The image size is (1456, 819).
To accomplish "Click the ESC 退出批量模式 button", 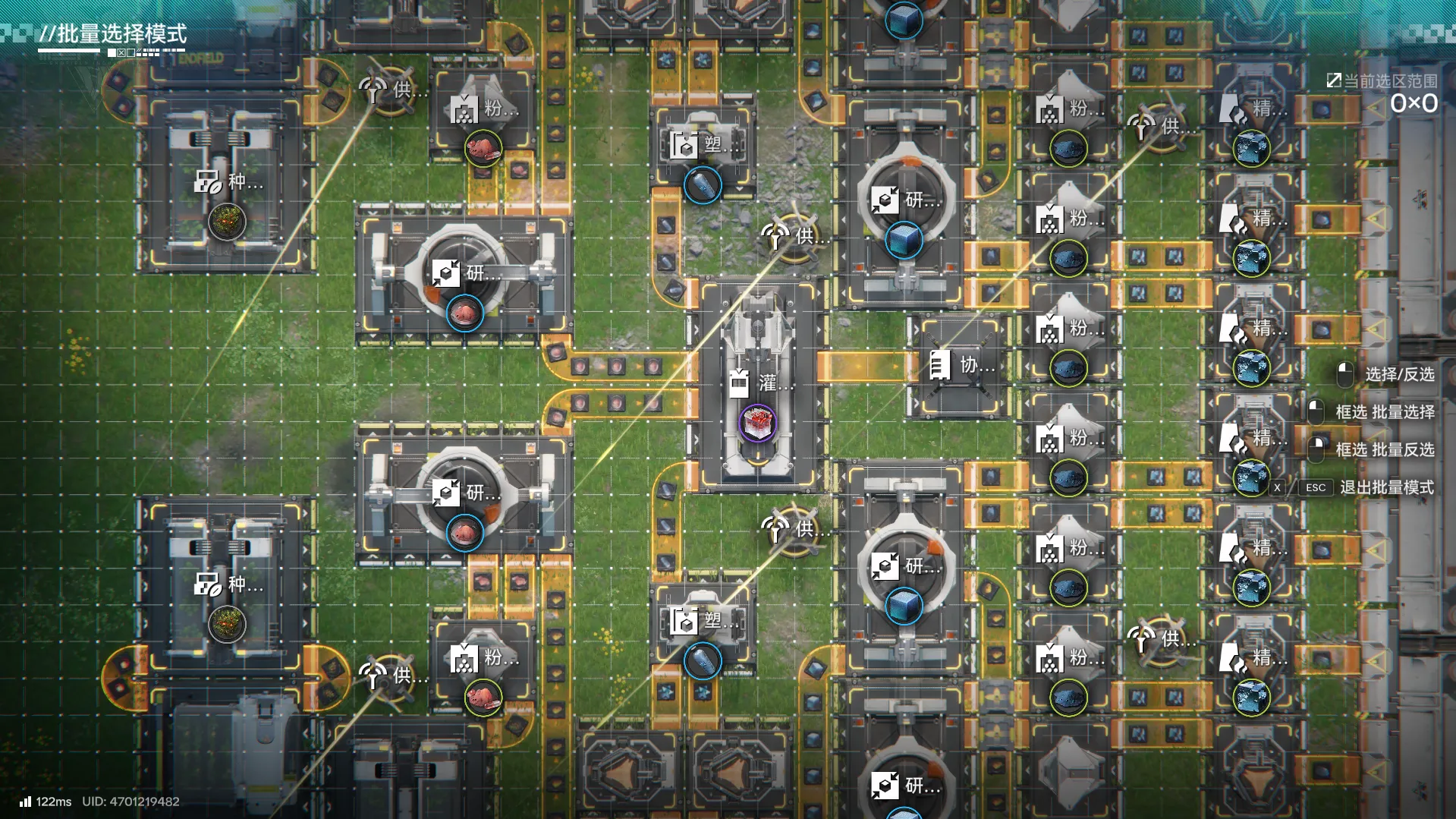I will 1315,487.
